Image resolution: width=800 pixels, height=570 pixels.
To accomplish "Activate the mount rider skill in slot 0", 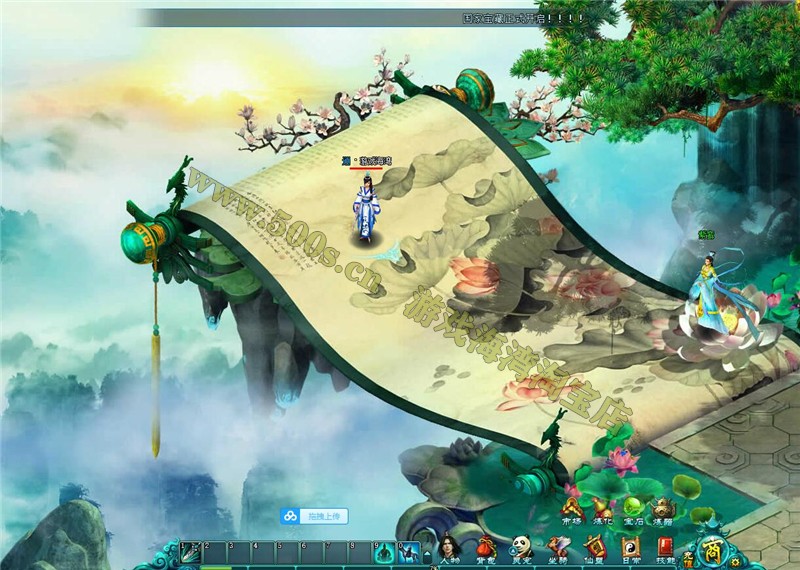I will [409, 551].
